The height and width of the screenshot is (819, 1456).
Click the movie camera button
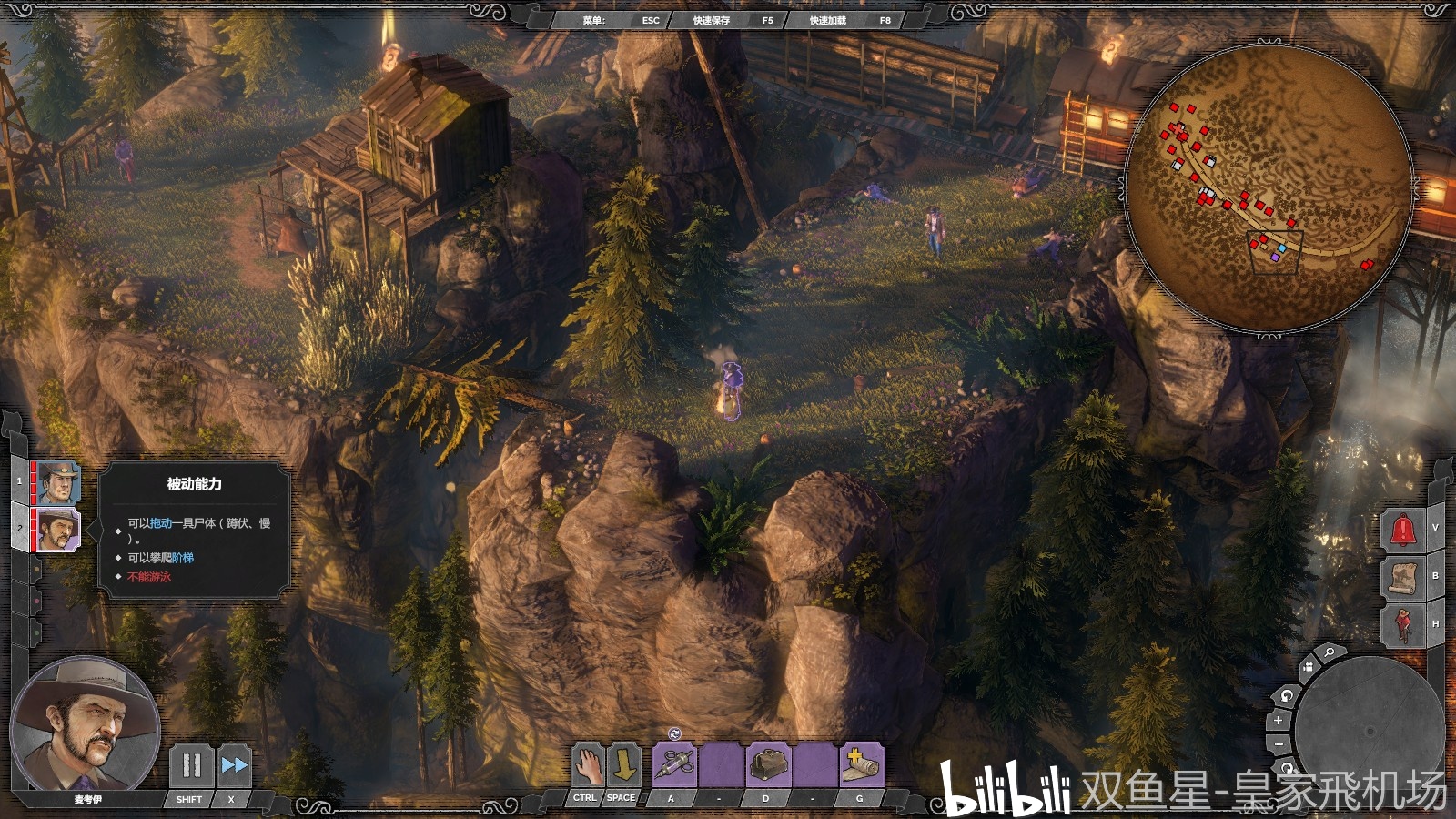tap(1308, 667)
